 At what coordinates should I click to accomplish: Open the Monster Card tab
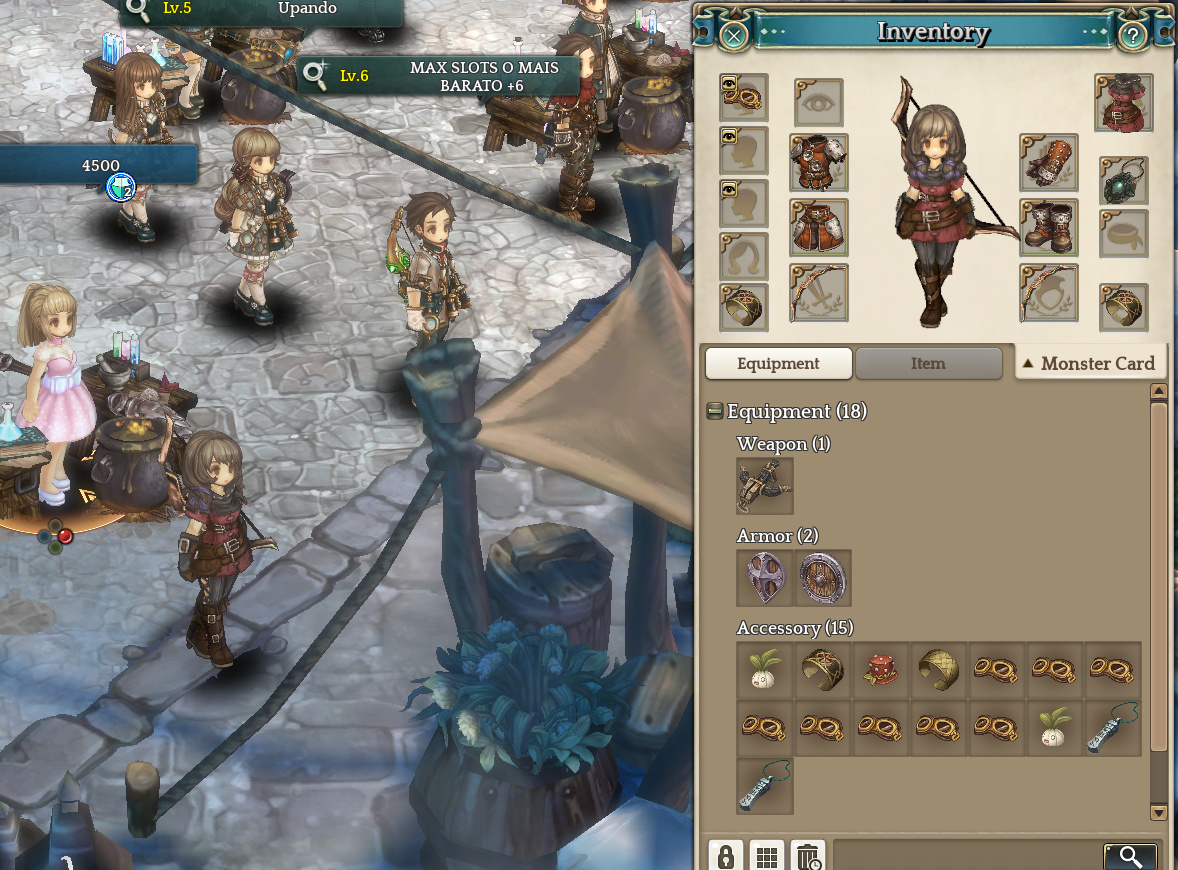(1090, 364)
